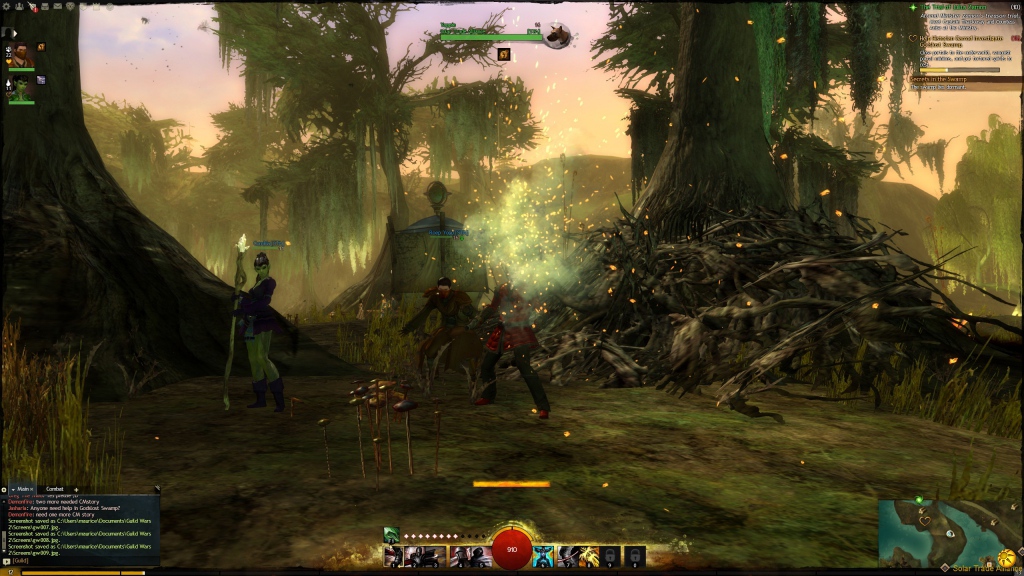Activate the first weapon skill
This screenshot has height=576, width=1024.
click(392, 556)
